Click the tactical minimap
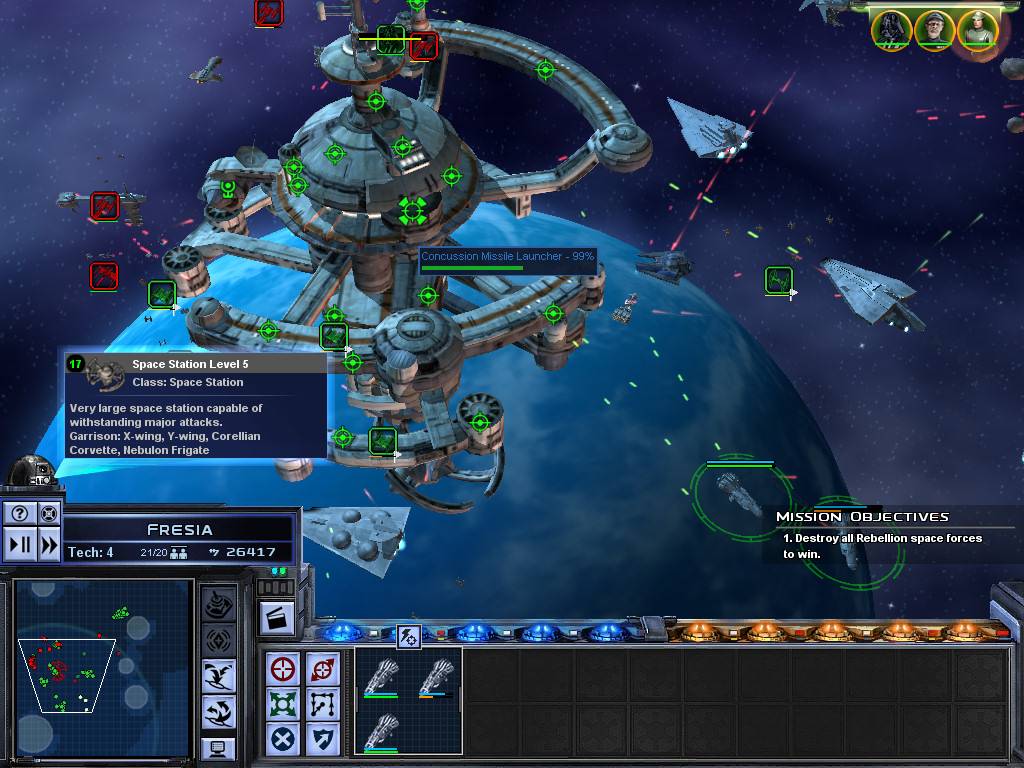The width and height of the screenshot is (1024, 768). 103,660
